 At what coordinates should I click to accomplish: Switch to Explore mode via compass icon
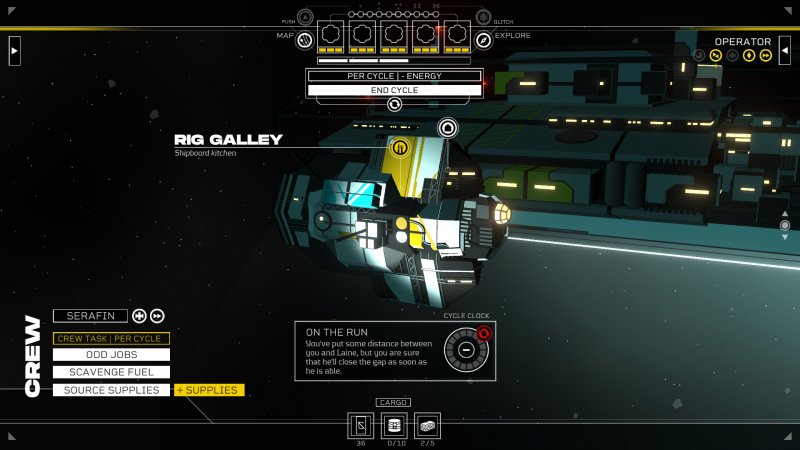click(484, 39)
